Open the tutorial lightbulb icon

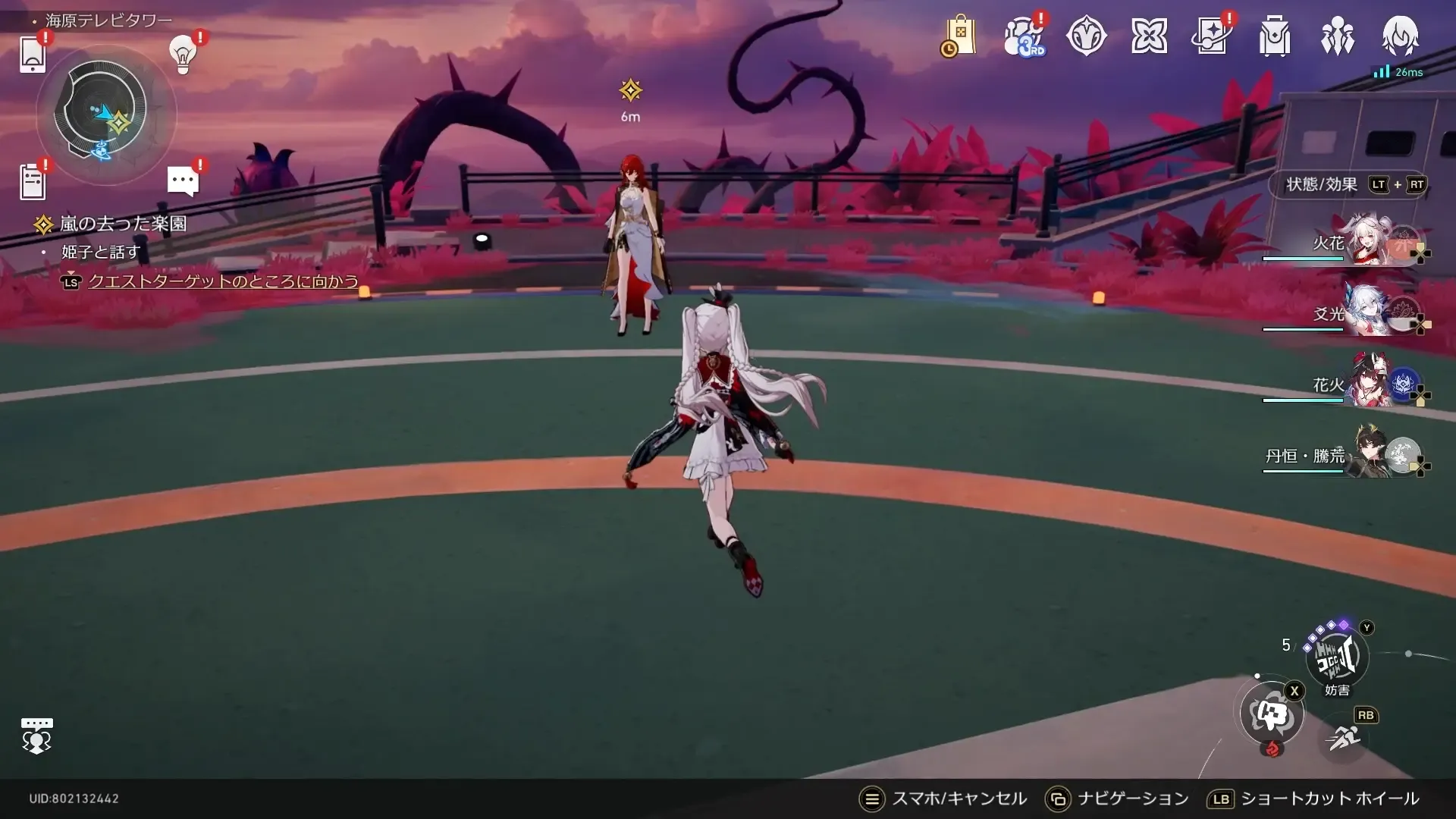point(181,55)
